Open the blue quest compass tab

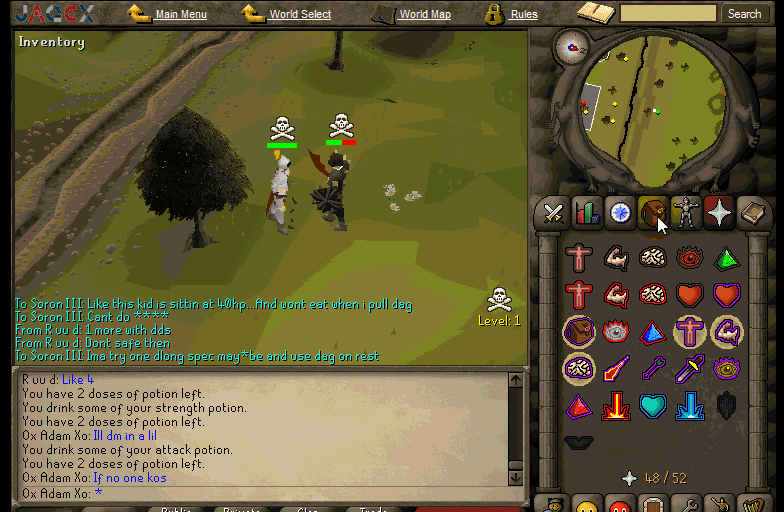point(620,213)
